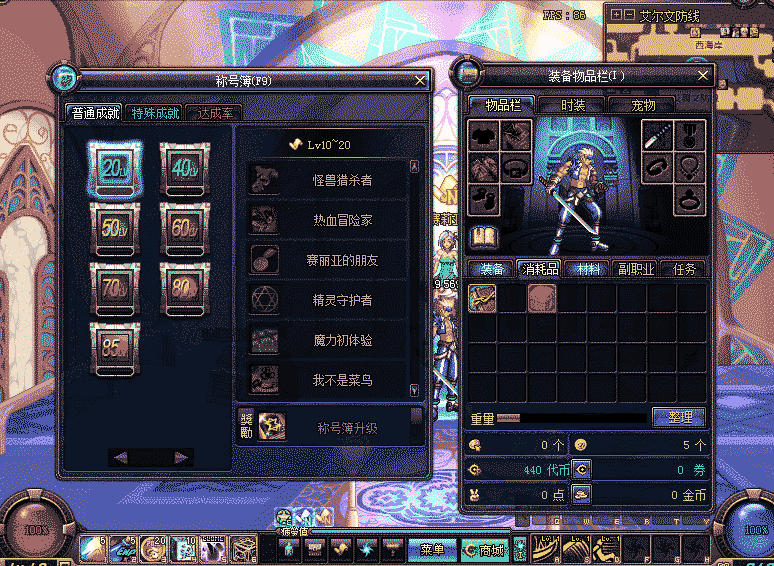
Task: Click the open book icon below equipment
Action: [x=485, y=237]
